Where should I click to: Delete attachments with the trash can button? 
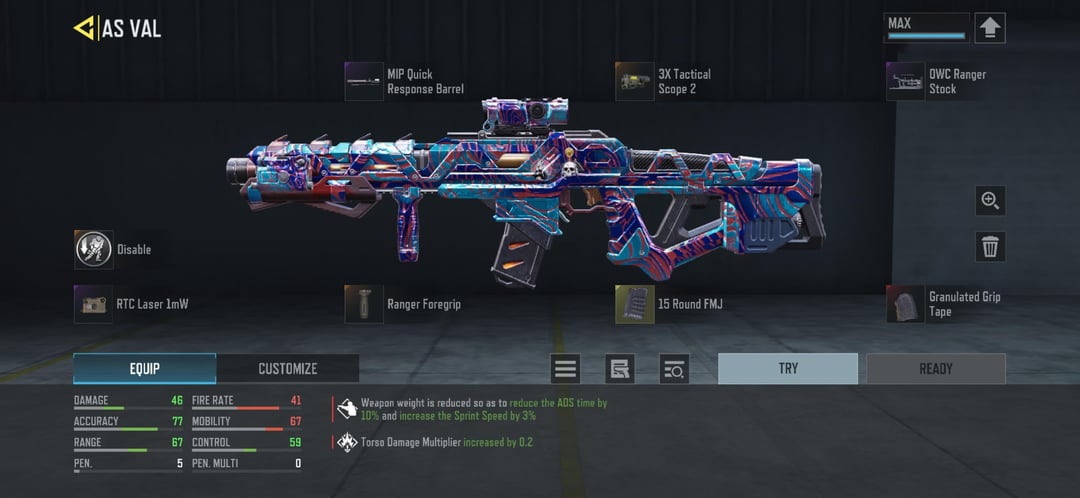[990, 246]
